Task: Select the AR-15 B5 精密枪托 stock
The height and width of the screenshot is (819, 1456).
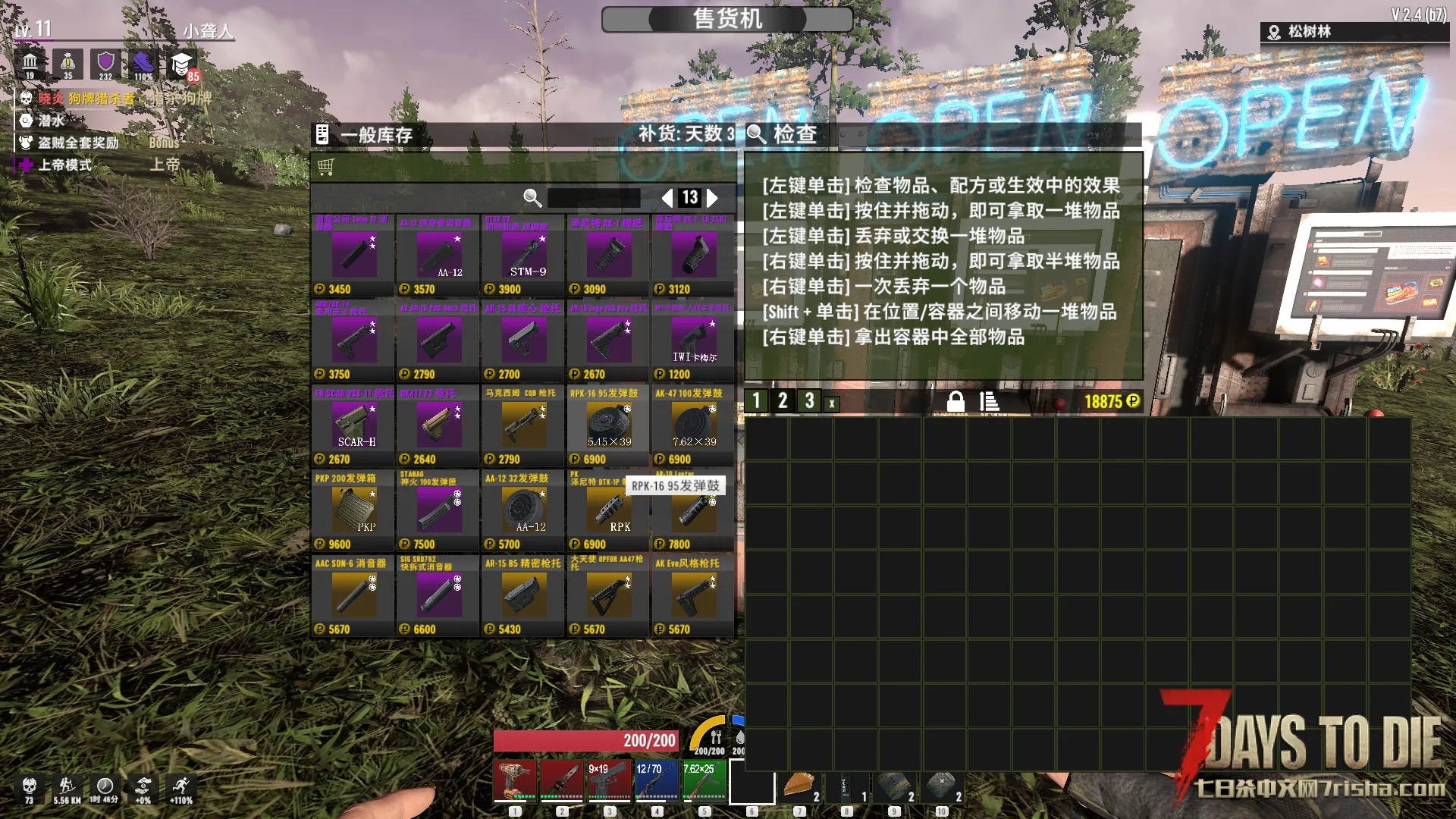Action: click(x=524, y=595)
